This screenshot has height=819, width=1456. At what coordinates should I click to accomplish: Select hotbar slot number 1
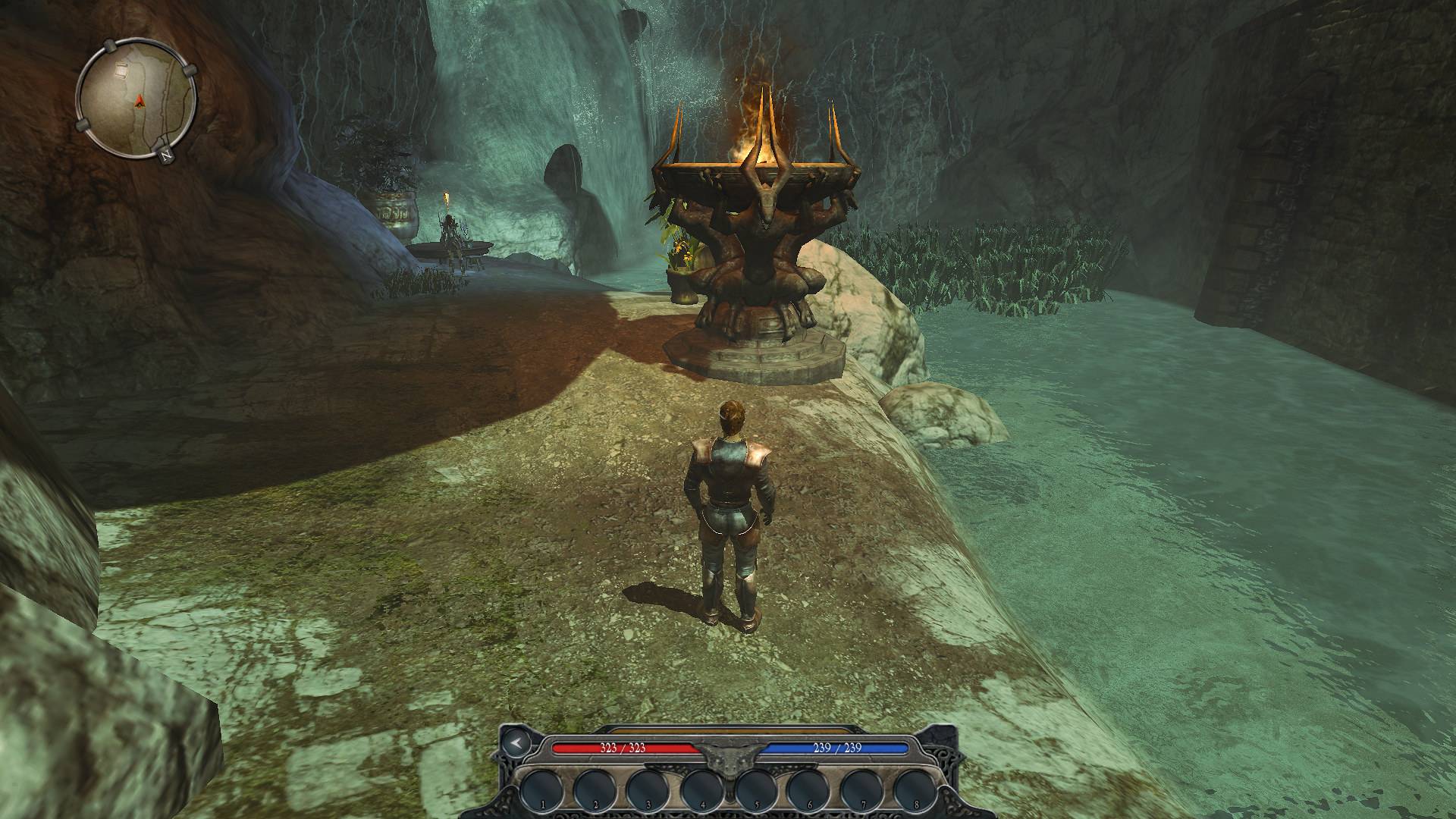543,790
